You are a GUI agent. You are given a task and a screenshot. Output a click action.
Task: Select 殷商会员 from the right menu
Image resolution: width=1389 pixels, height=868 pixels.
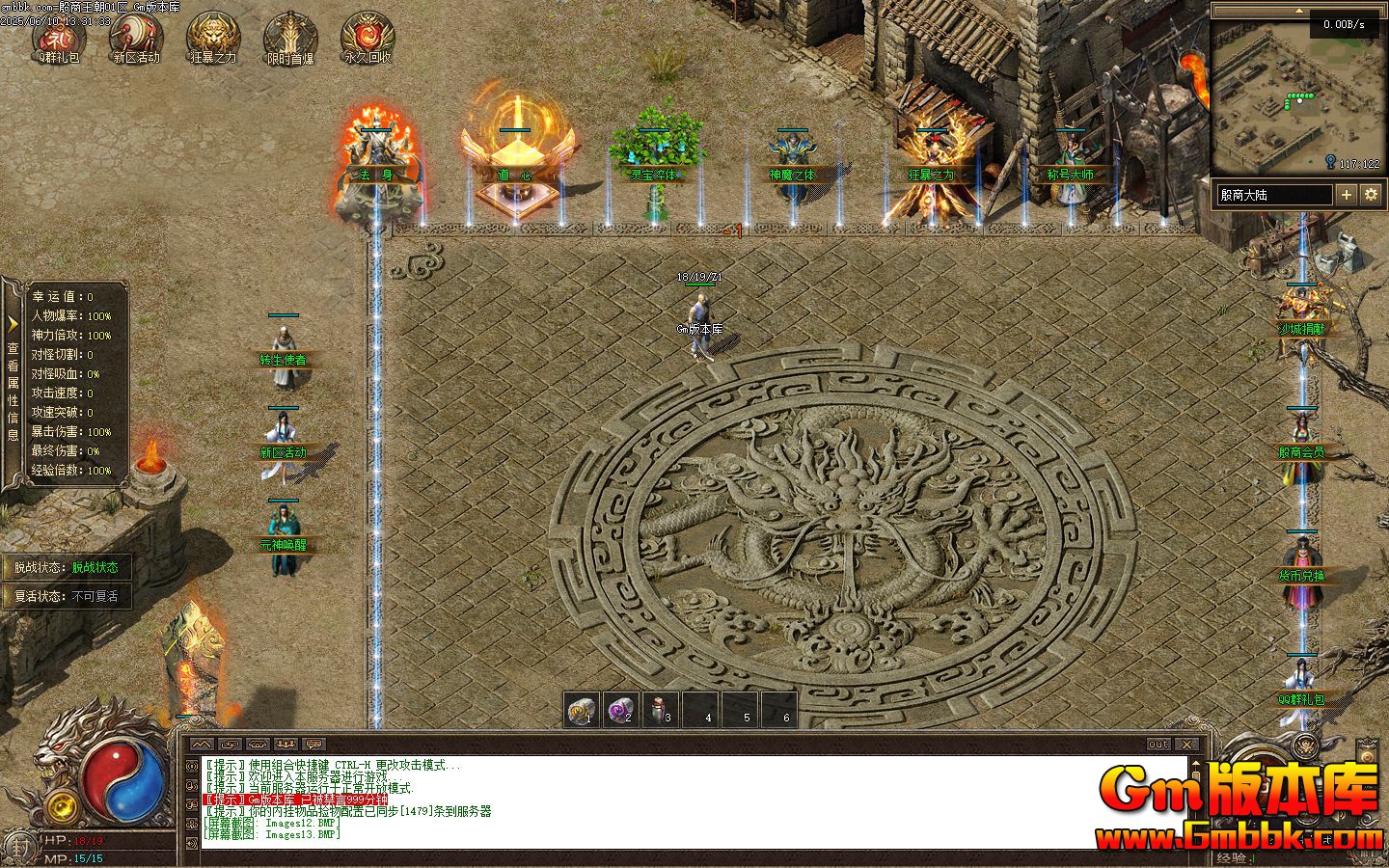coord(1303,450)
